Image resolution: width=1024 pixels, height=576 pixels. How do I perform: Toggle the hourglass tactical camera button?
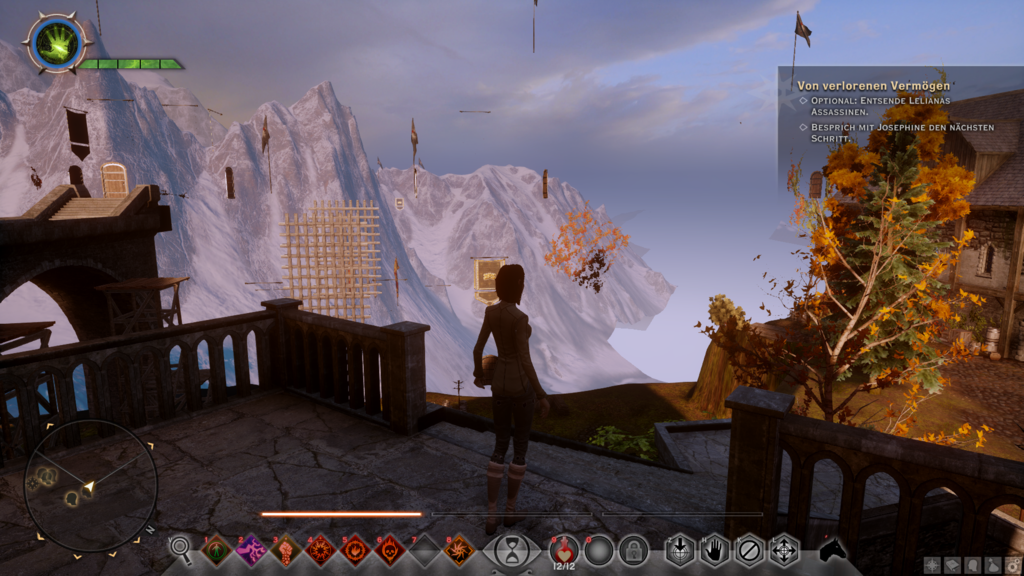512,550
